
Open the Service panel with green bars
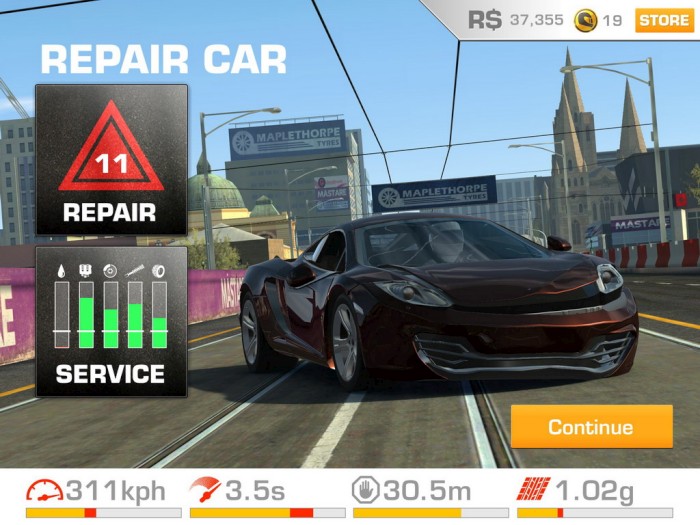[111, 321]
